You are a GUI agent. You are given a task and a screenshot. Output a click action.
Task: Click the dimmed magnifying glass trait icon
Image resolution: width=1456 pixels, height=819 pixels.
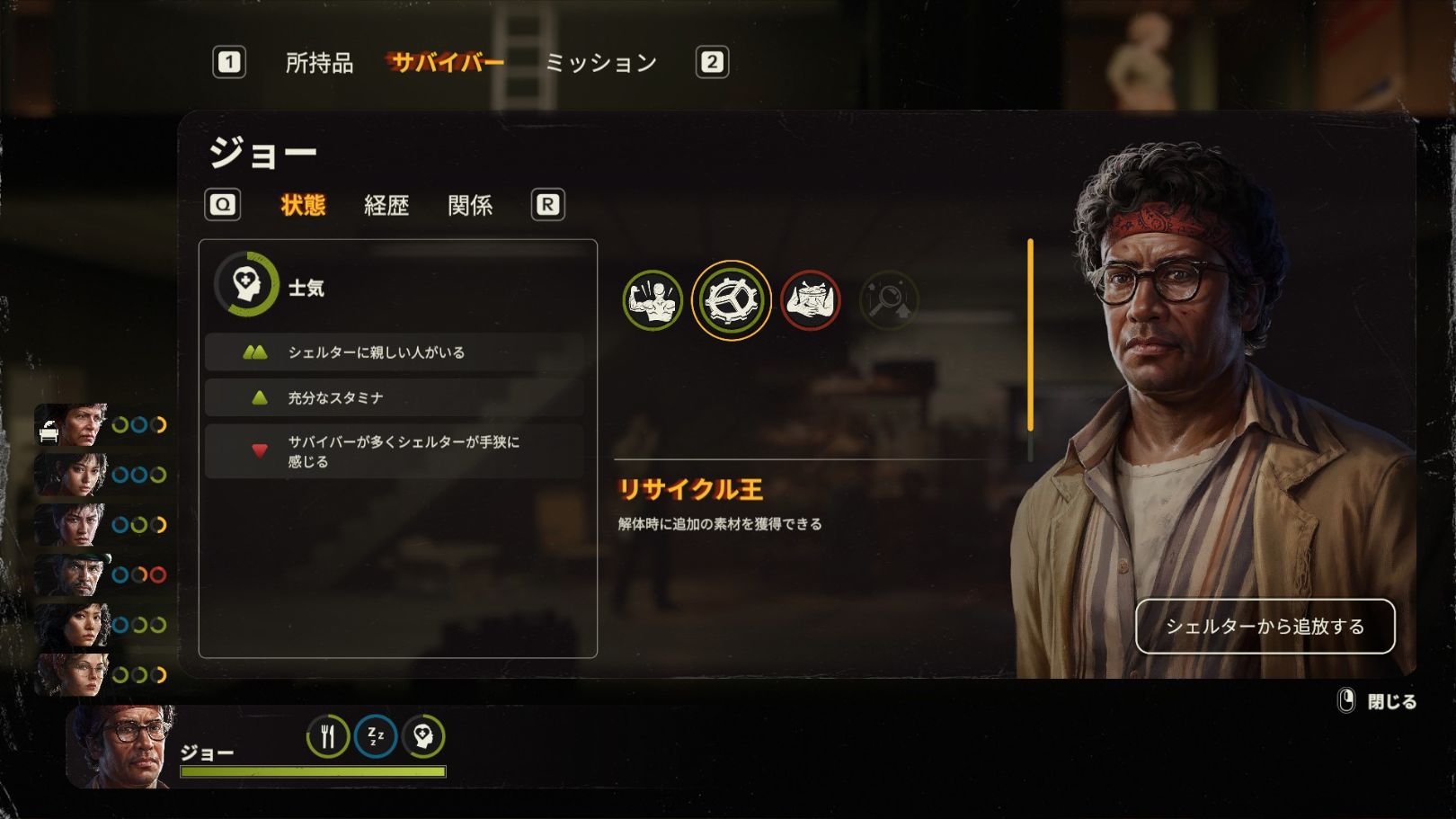pos(889,300)
